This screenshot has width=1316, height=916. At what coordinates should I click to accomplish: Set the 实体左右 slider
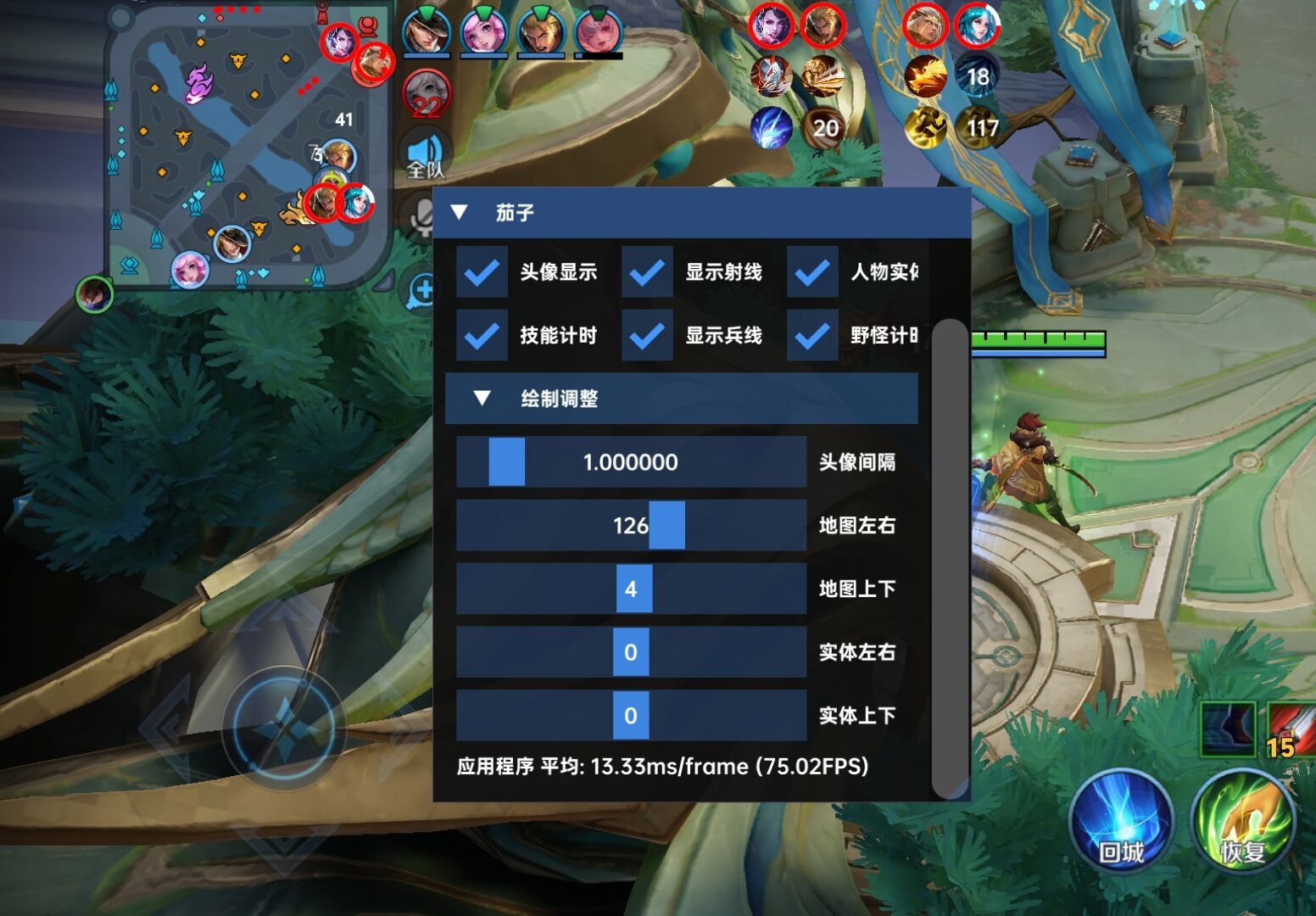point(631,652)
